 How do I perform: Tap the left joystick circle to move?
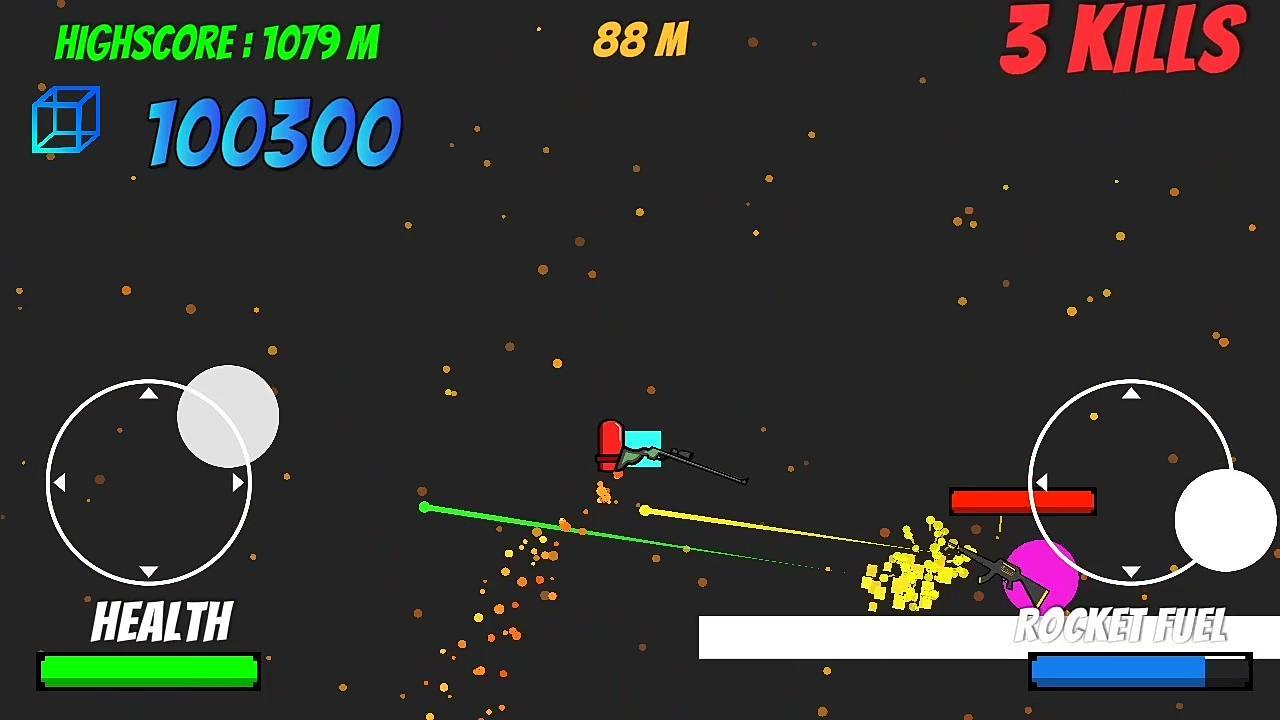(148, 483)
